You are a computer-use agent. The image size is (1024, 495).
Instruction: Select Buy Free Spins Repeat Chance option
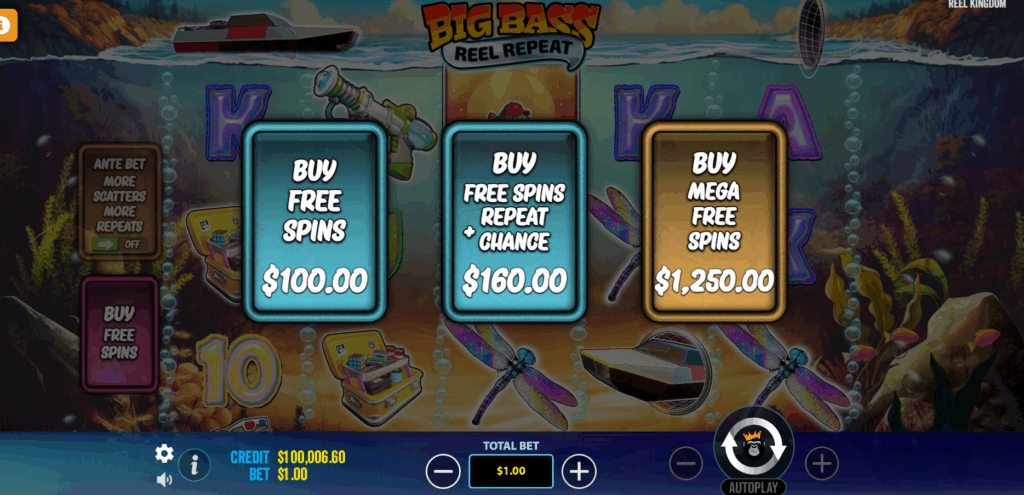pyautogui.click(x=514, y=224)
